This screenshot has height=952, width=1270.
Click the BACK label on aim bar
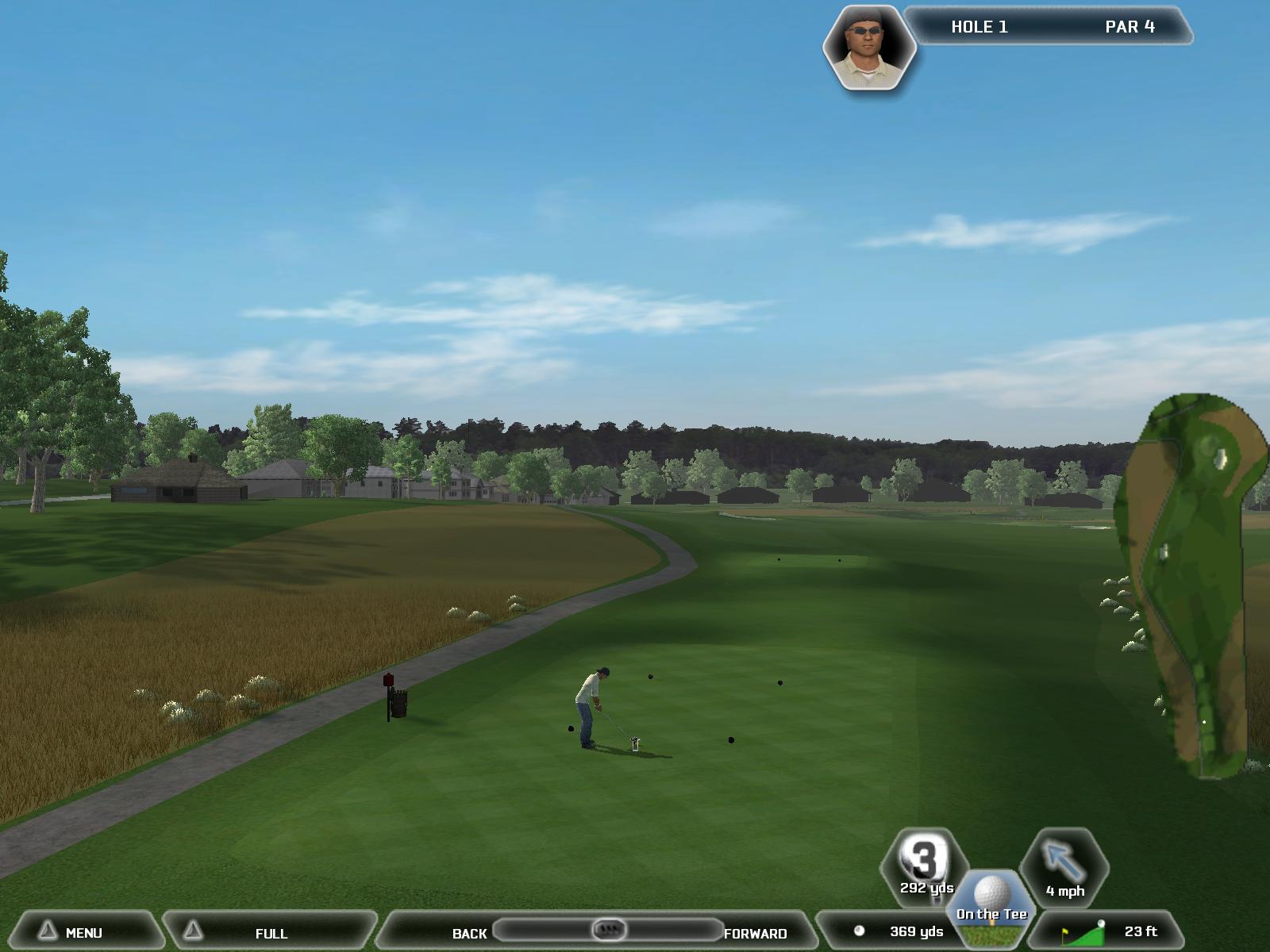click(469, 933)
